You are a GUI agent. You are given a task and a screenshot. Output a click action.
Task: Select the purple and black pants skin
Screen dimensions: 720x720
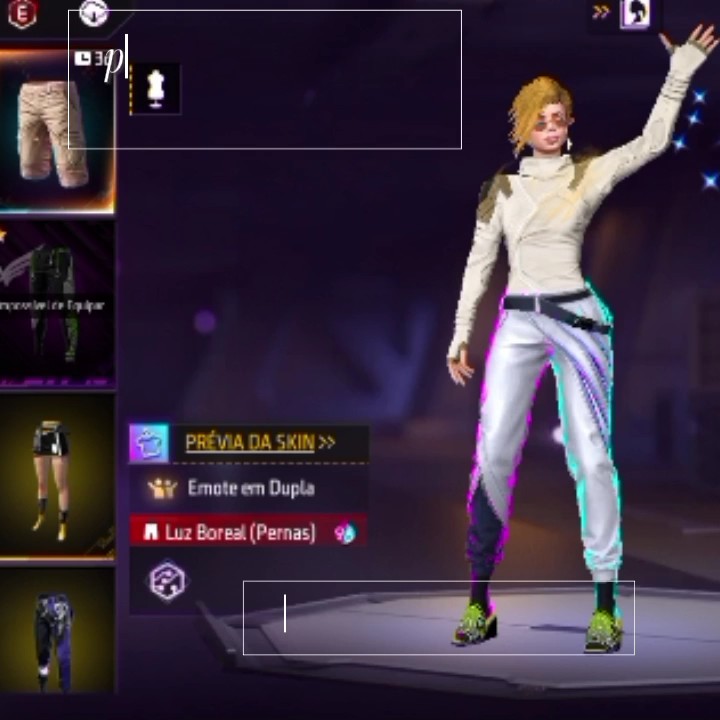[x=55, y=632]
